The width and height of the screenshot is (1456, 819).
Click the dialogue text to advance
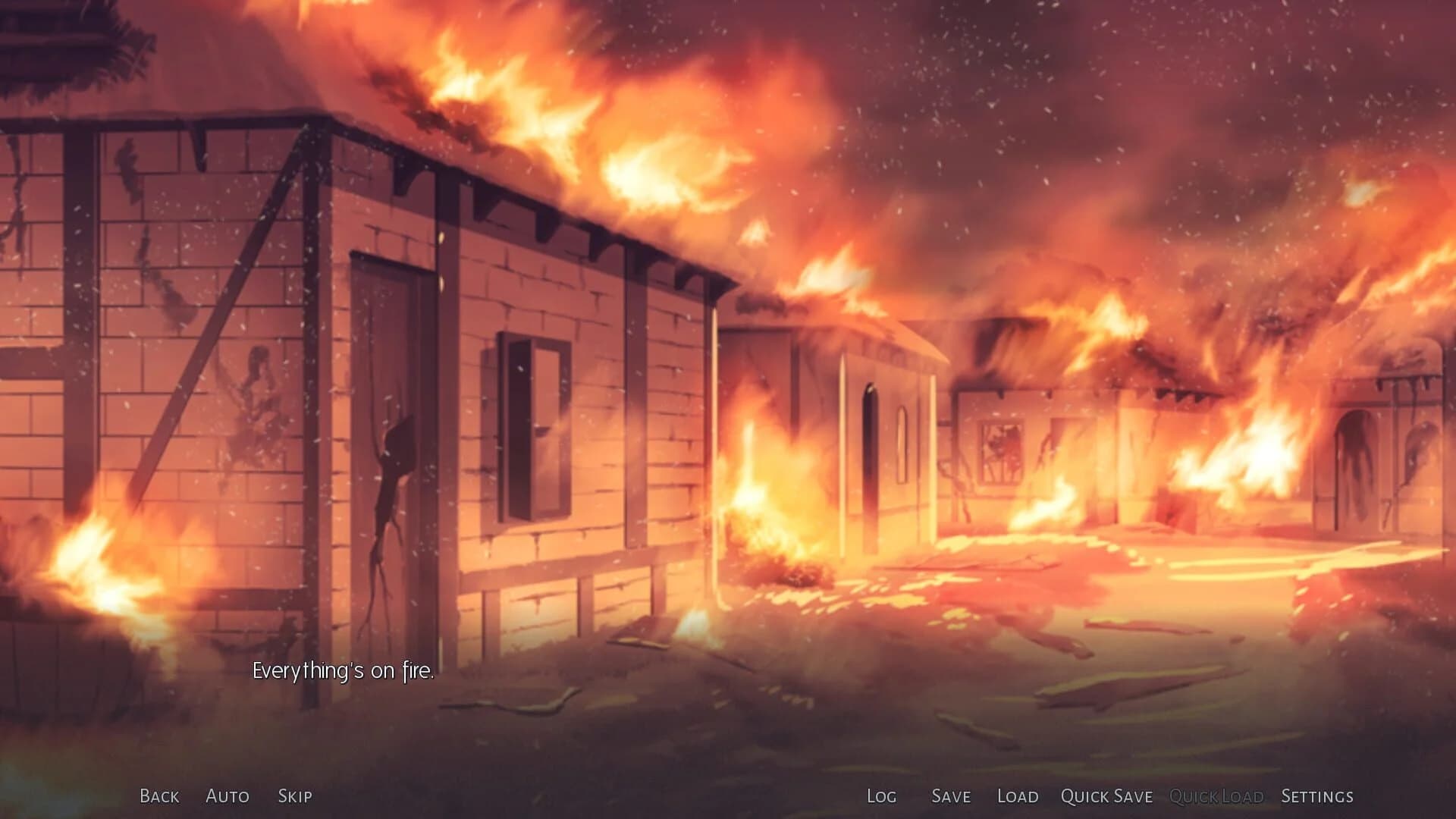[344, 670]
